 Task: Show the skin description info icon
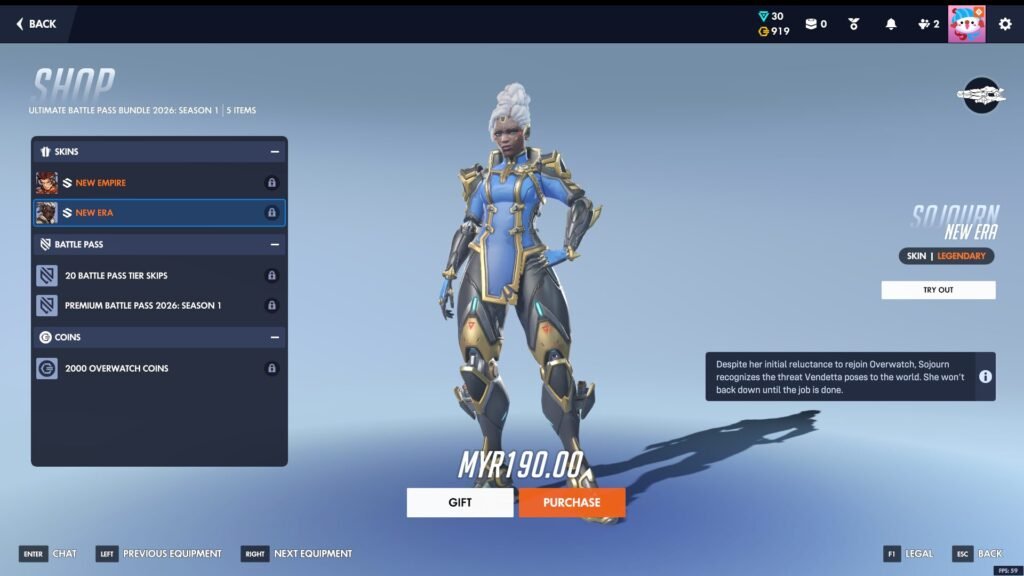pyautogui.click(x=985, y=376)
